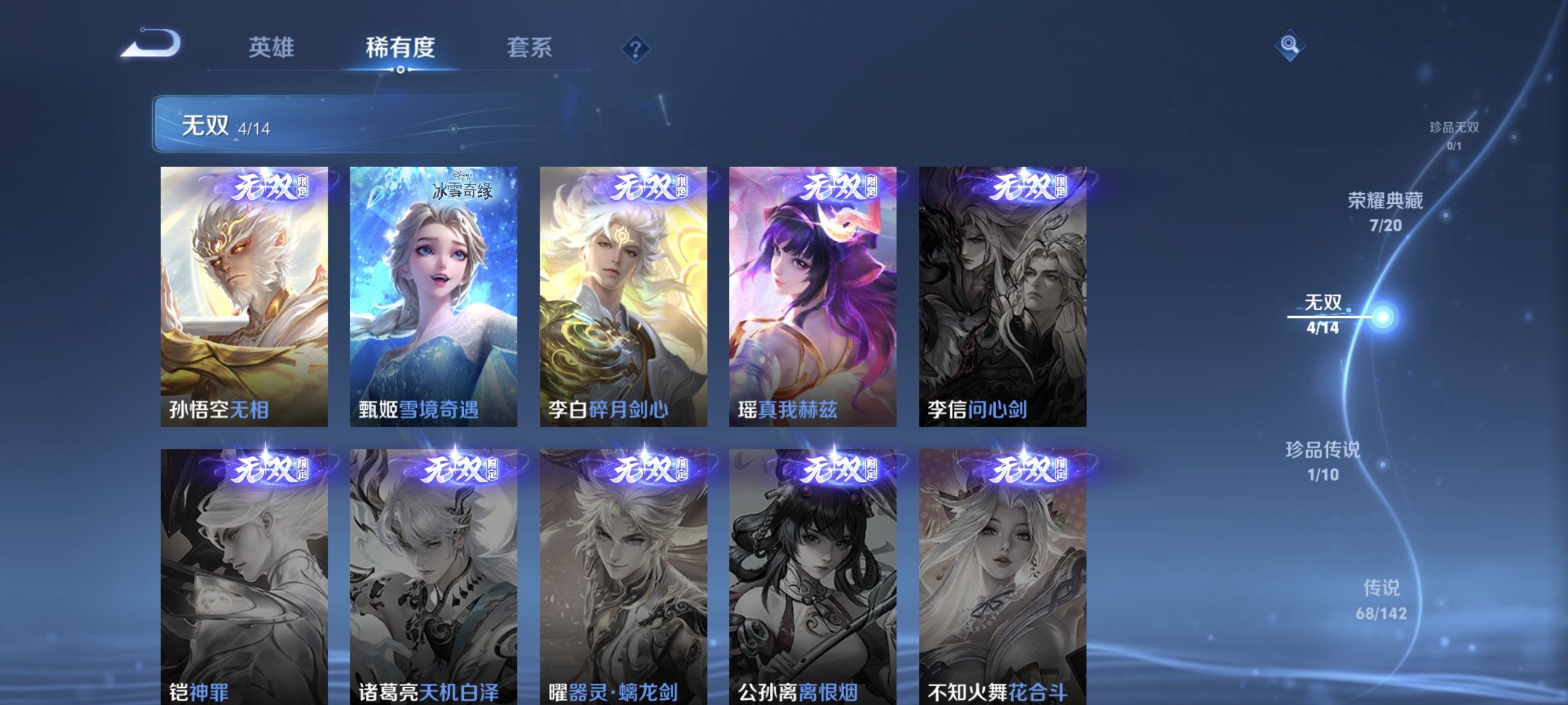Switch to the 英雄 tab
1568x705 pixels.
point(271,49)
